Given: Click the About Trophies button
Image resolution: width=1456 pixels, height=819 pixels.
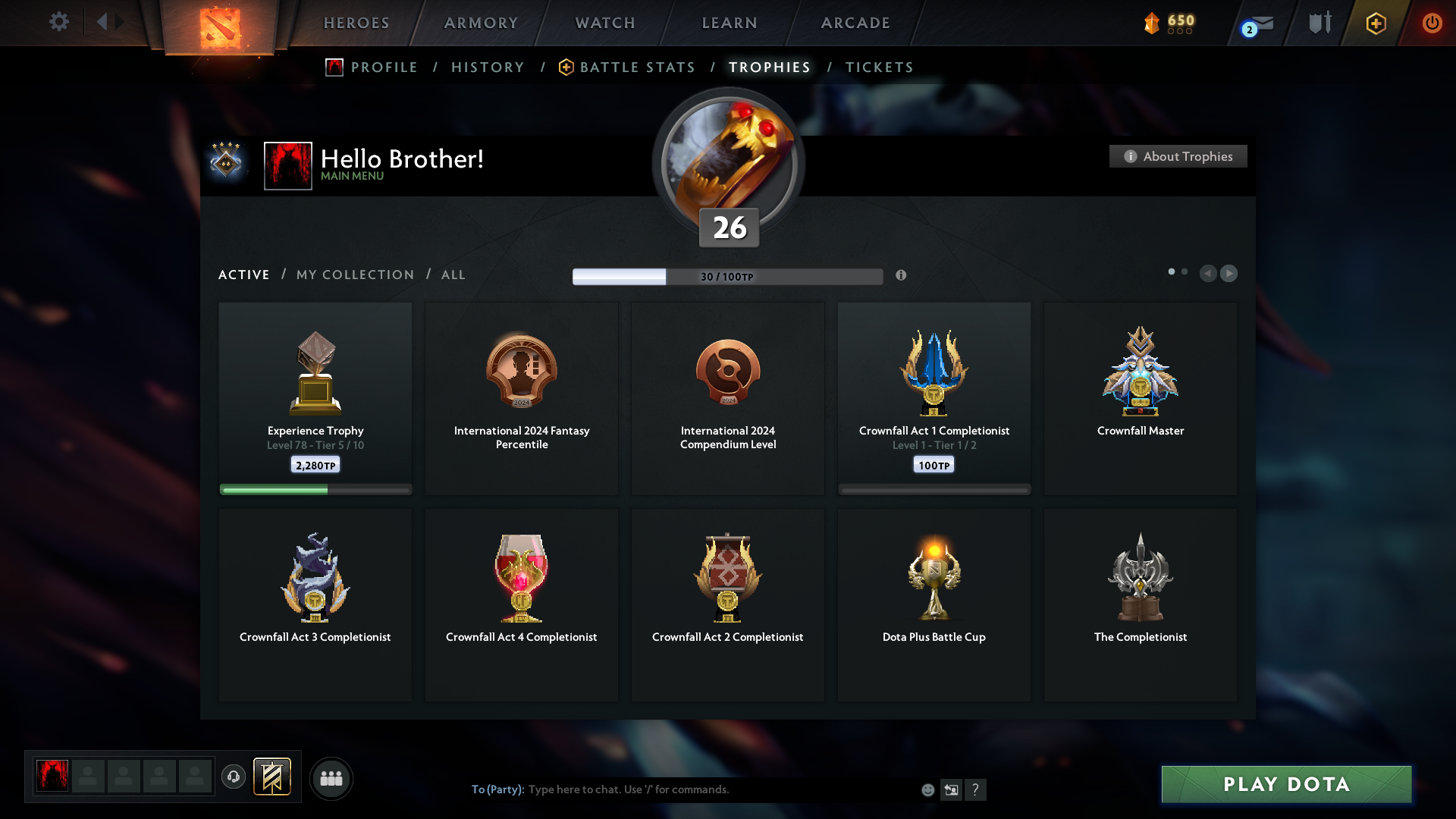Looking at the screenshot, I should coord(1178,156).
